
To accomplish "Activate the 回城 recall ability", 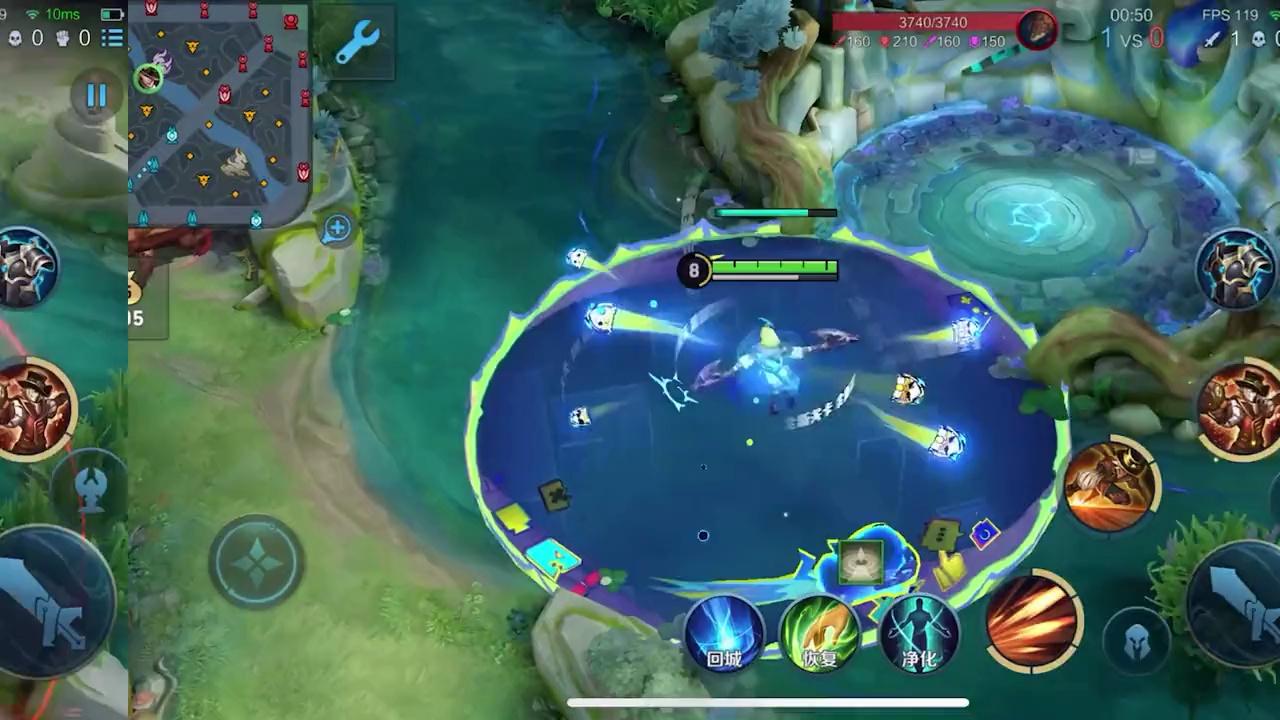I will pyautogui.click(x=724, y=634).
